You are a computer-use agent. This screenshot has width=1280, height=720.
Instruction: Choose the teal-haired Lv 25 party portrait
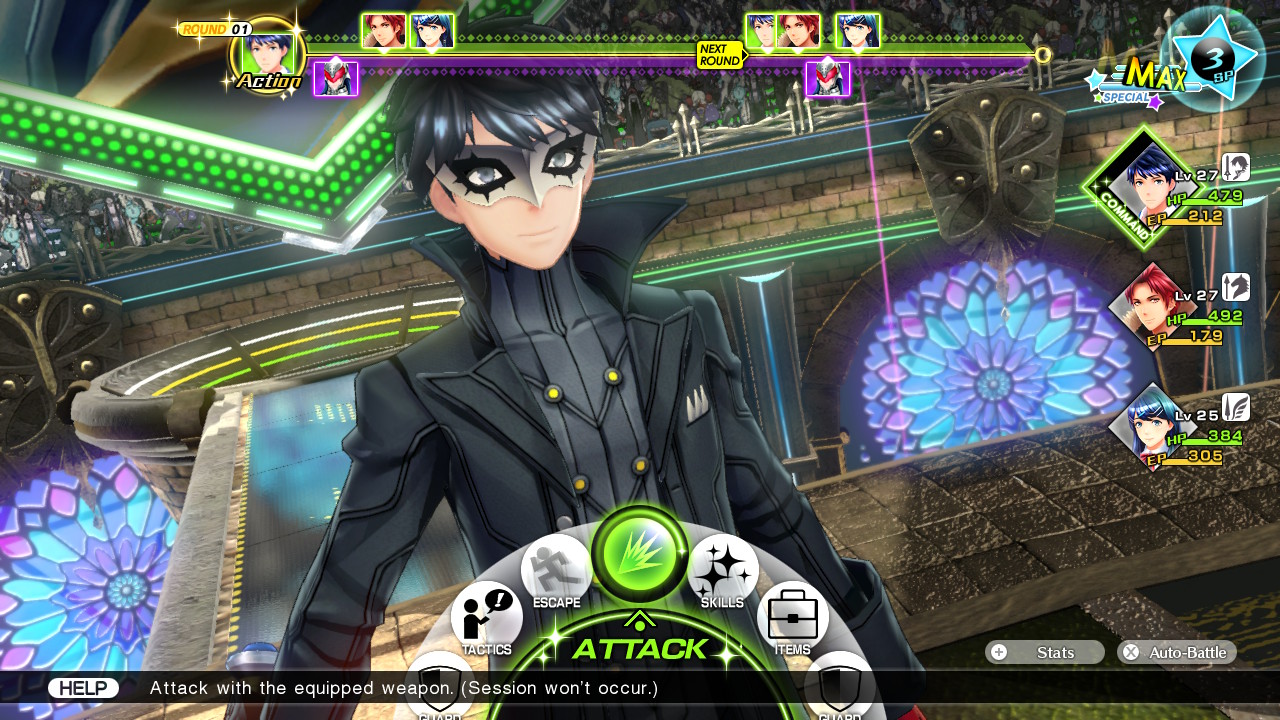(x=1148, y=427)
